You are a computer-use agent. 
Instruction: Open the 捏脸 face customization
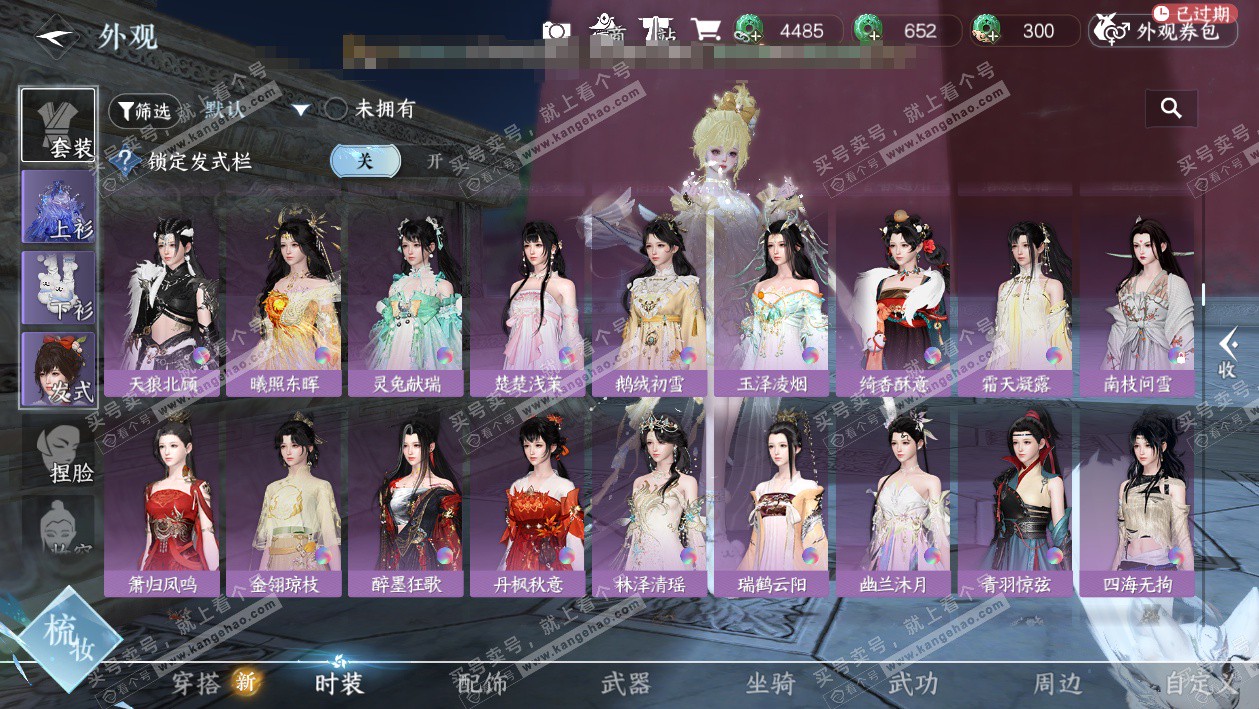tap(59, 452)
